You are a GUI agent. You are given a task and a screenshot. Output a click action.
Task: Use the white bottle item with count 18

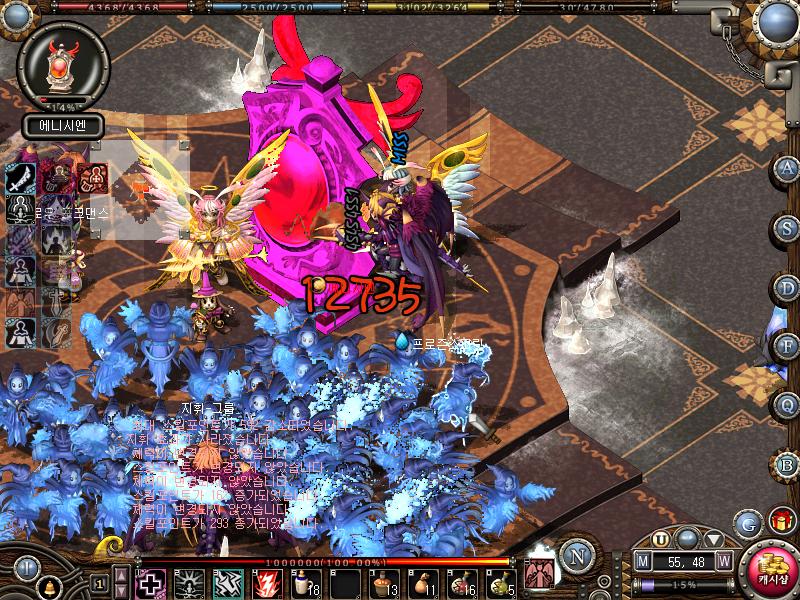point(305,583)
